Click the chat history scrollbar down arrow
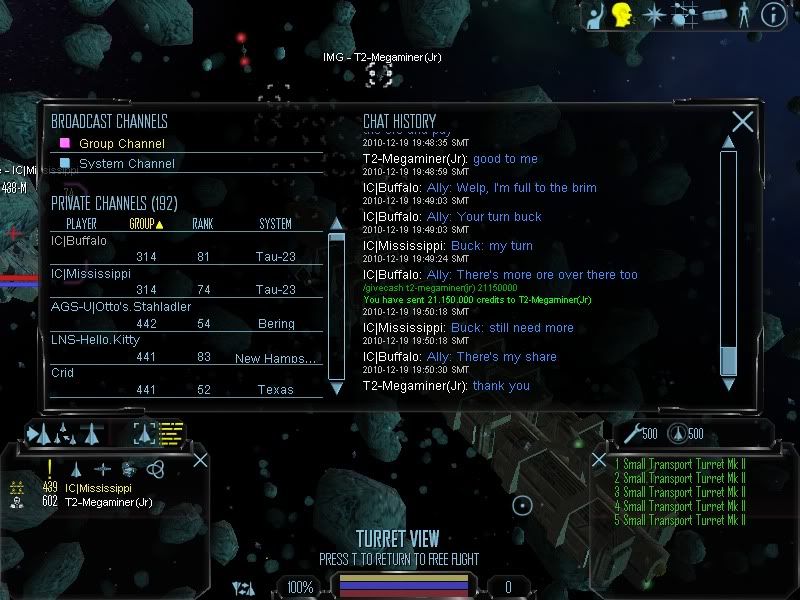Image resolution: width=800 pixels, height=600 pixels. [x=728, y=383]
